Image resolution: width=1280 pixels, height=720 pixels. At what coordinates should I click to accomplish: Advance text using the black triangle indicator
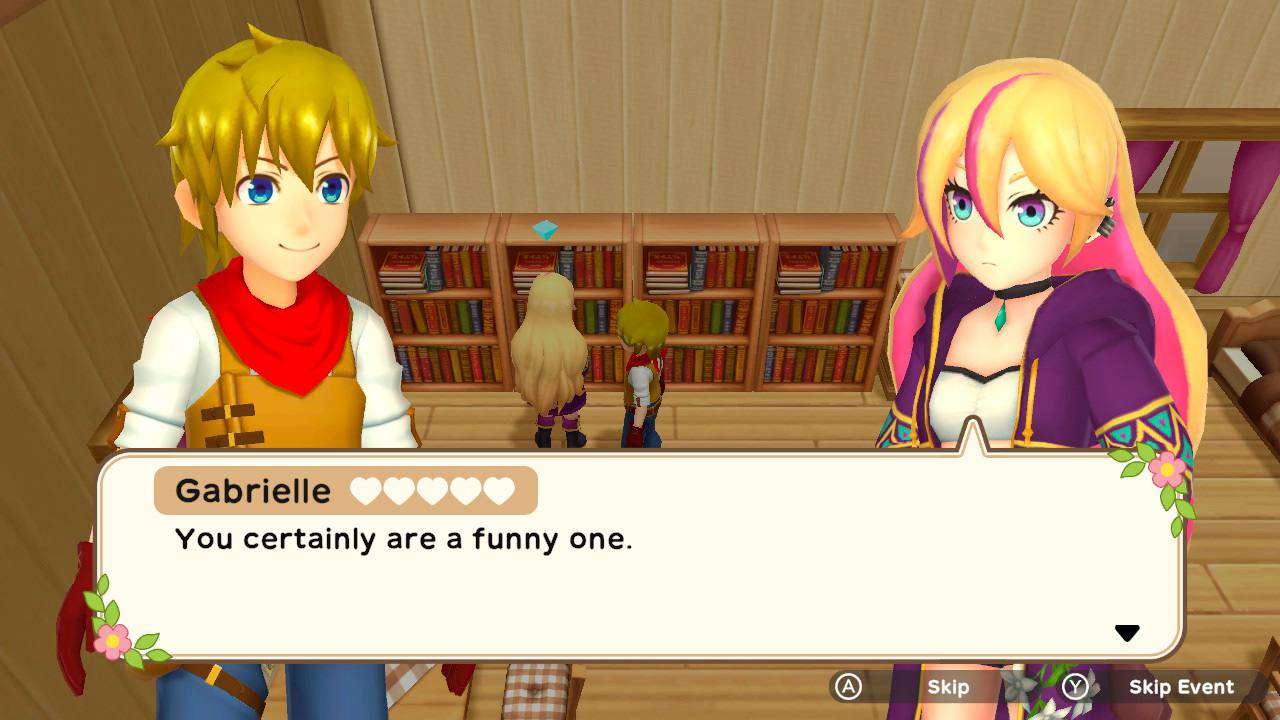click(1128, 632)
